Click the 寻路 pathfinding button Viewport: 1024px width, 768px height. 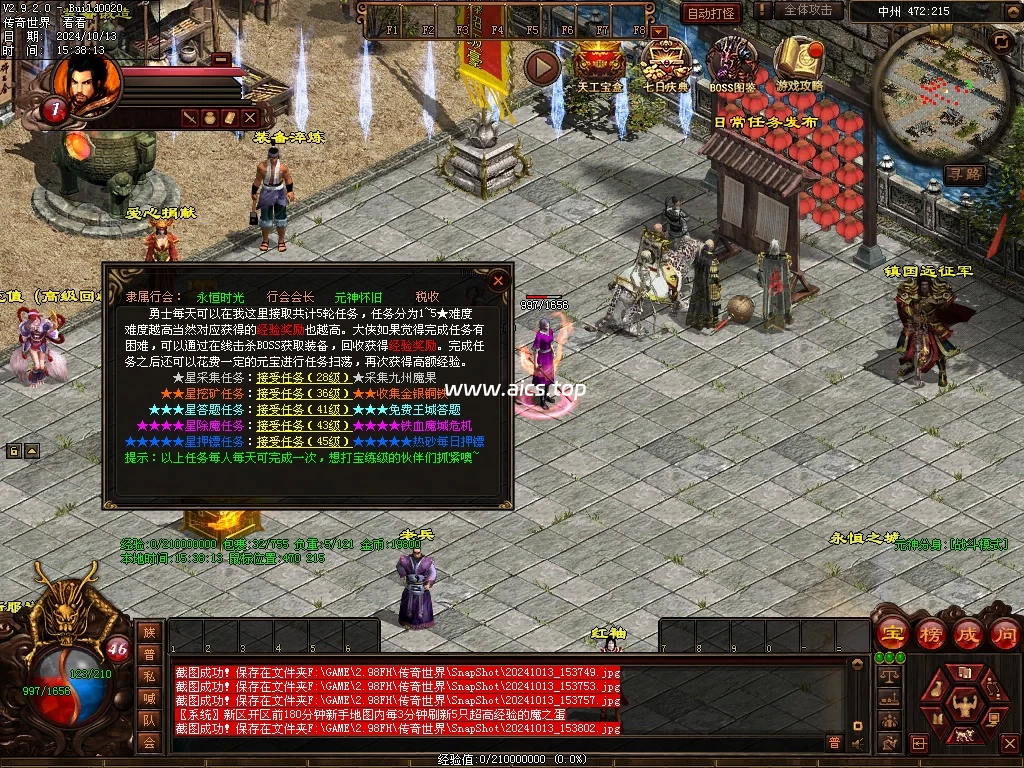click(x=965, y=174)
